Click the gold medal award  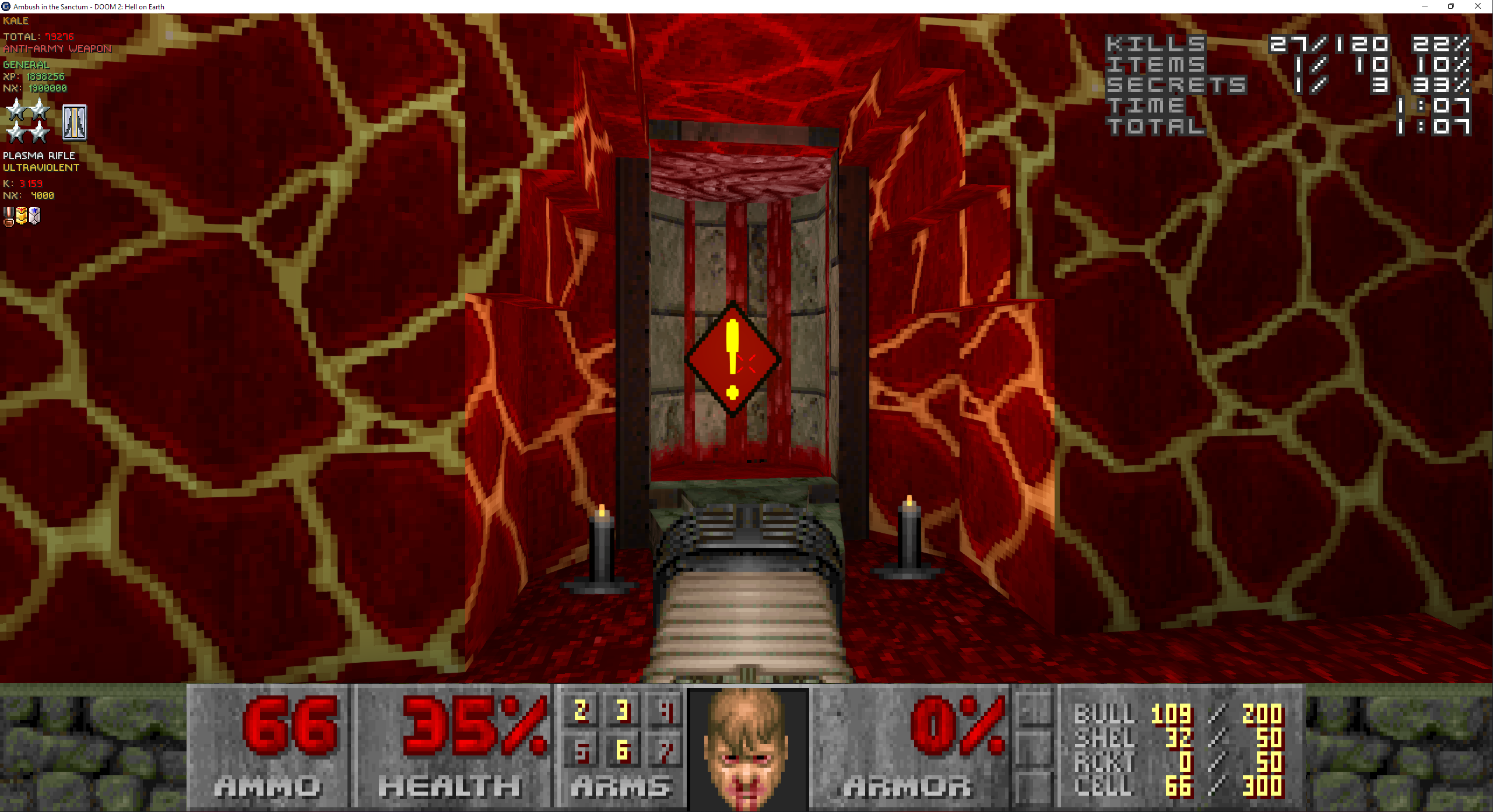point(22,216)
